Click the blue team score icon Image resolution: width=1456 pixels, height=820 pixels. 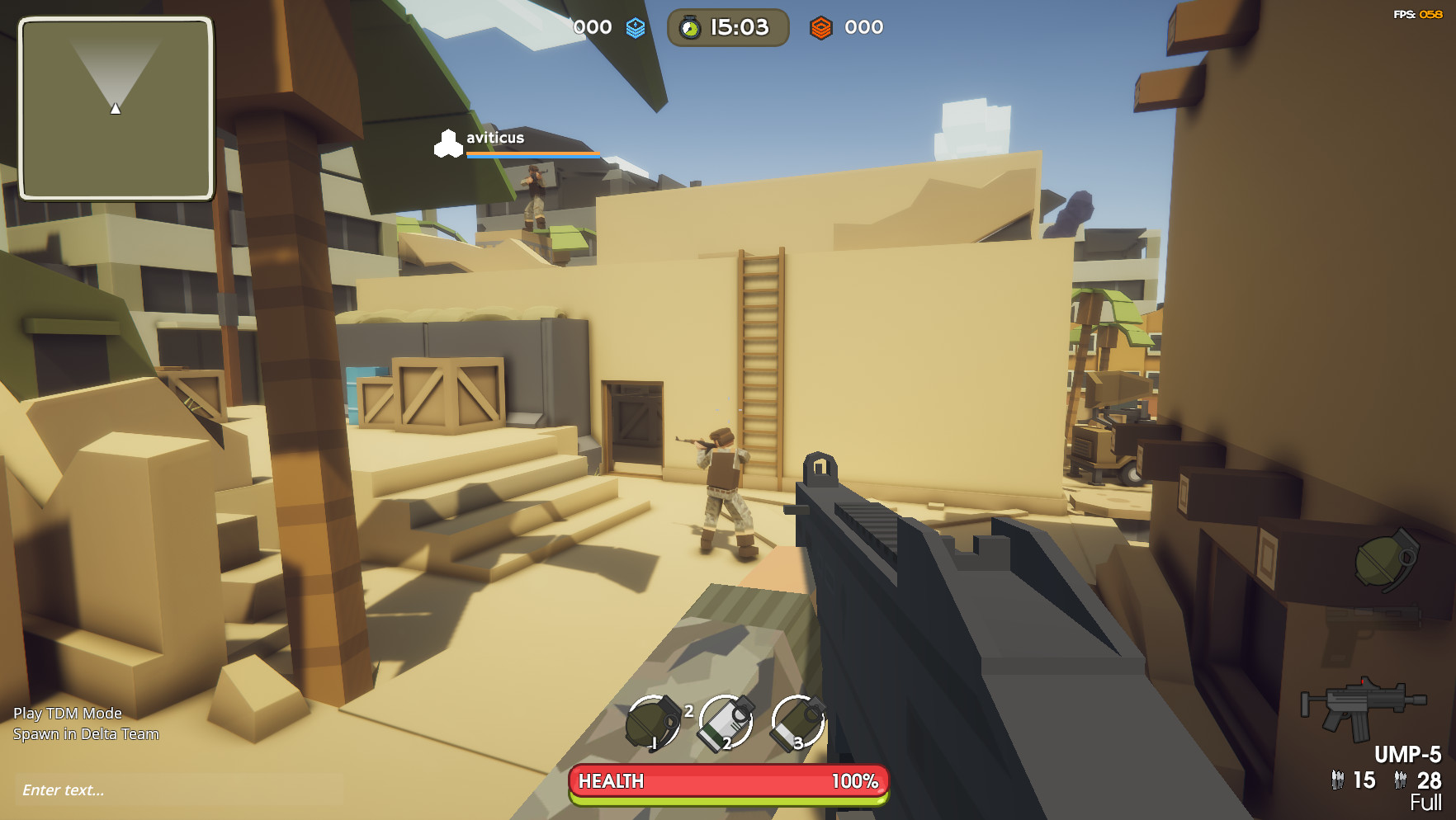click(634, 26)
